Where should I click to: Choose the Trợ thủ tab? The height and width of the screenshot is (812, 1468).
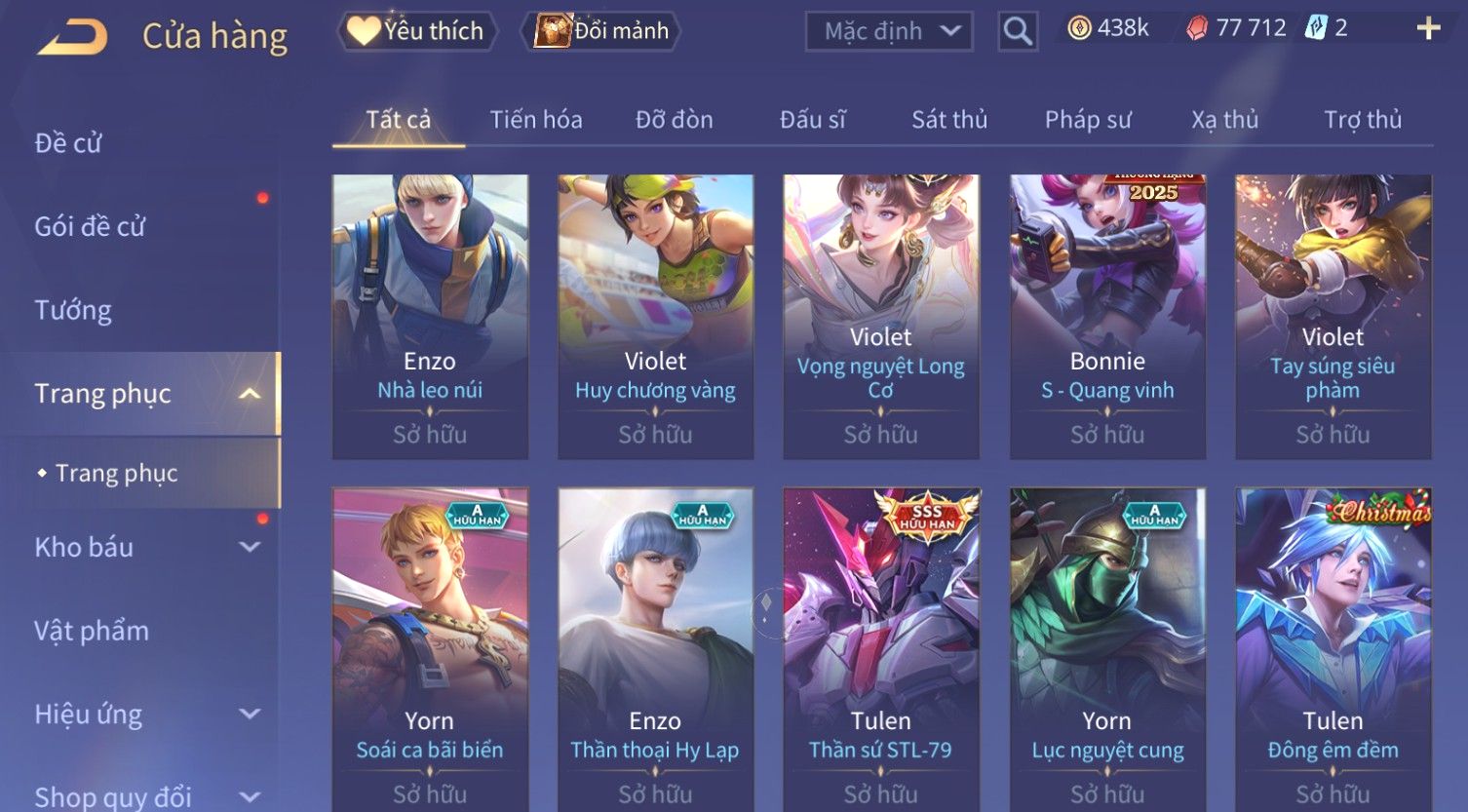tap(1362, 120)
